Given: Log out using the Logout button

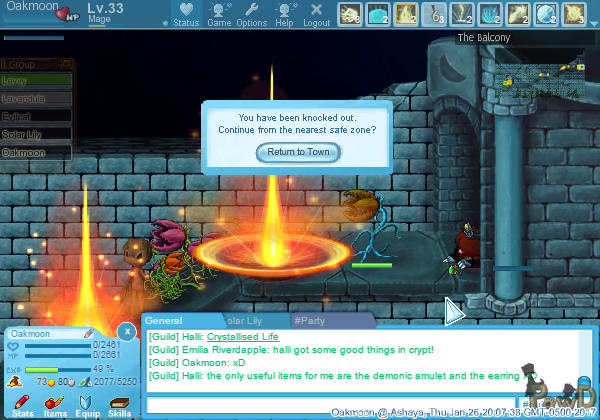Looking at the screenshot, I should click(x=317, y=15).
